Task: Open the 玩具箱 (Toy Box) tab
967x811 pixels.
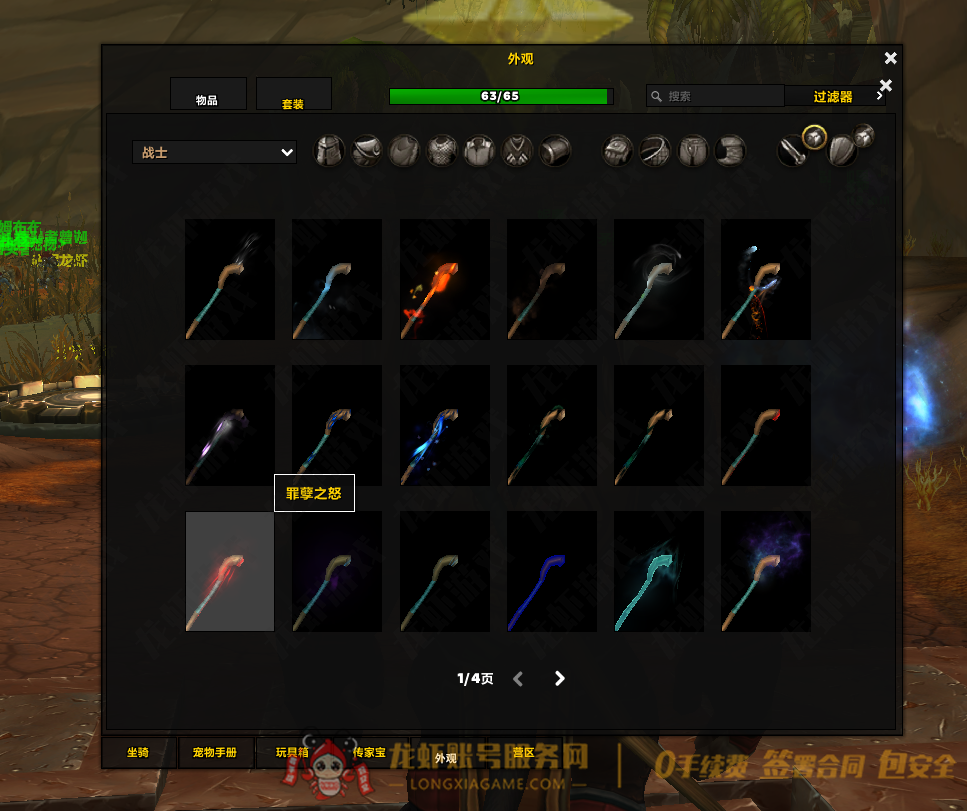Action: click(x=293, y=752)
